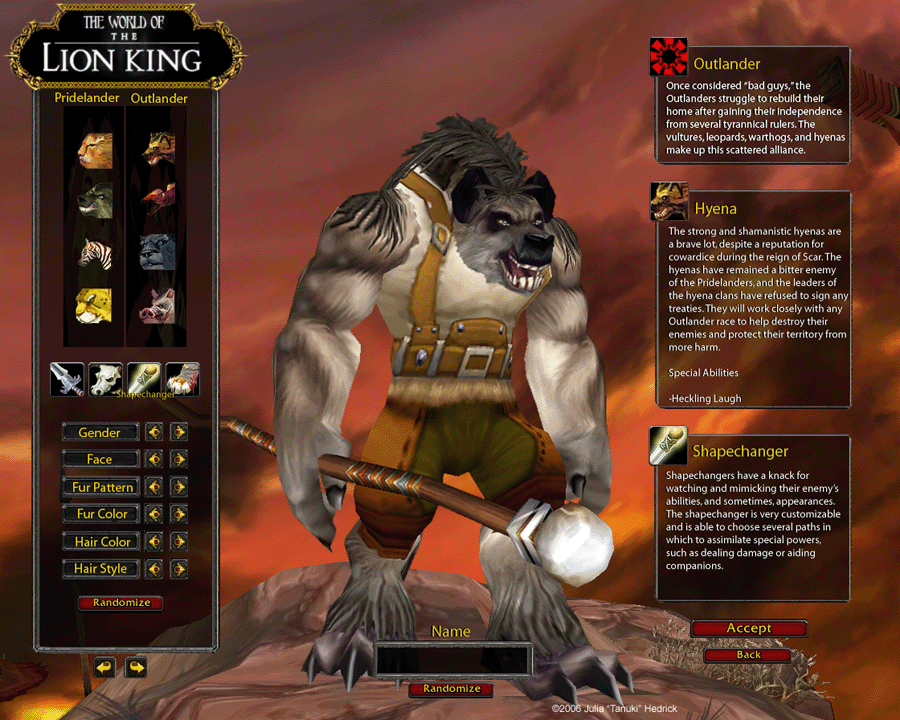The height and width of the screenshot is (720, 900).
Task: Advance Fur Pattern to the next option
Action: coord(179,487)
